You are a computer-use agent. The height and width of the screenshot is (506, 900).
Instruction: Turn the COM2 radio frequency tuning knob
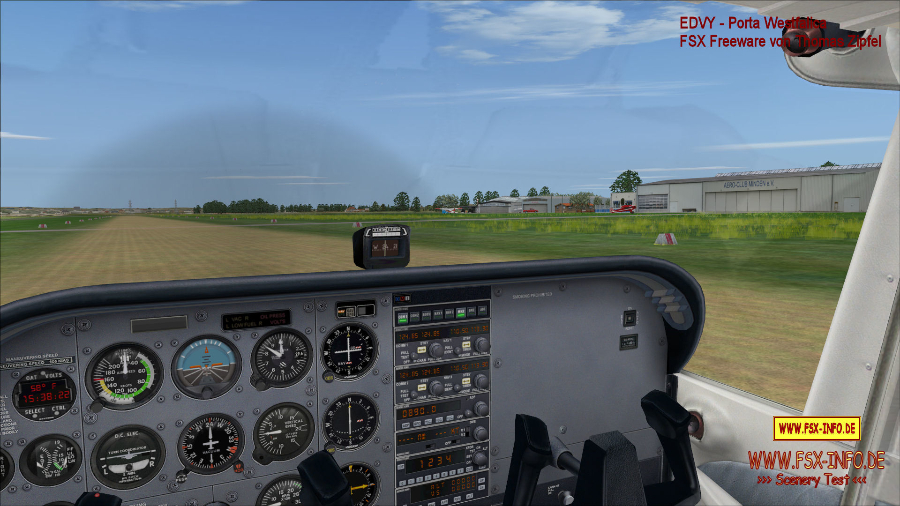(x=436, y=388)
